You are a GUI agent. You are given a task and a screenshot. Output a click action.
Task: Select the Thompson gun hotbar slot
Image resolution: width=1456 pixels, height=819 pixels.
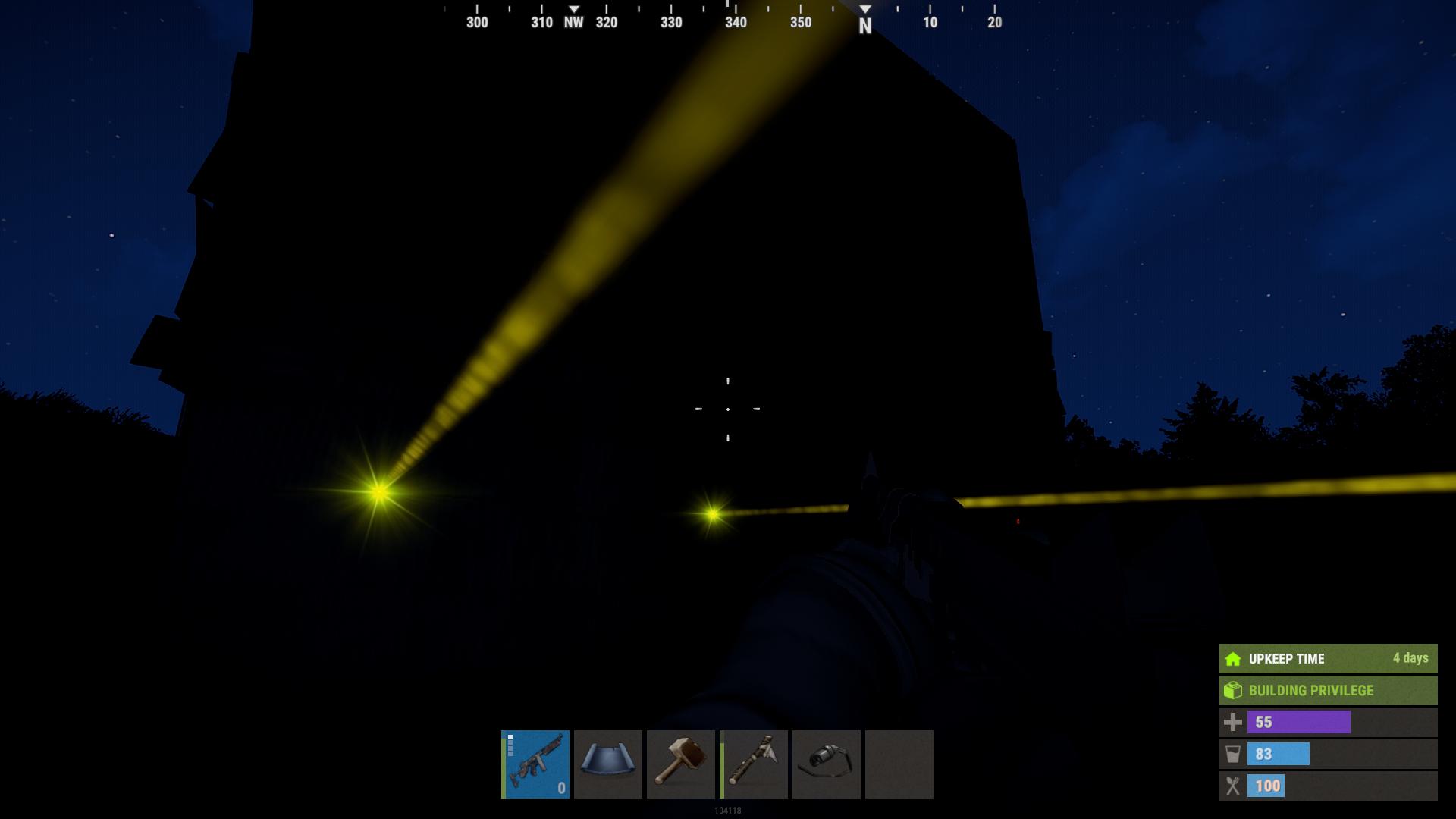pyautogui.click(x=535, y=764)
